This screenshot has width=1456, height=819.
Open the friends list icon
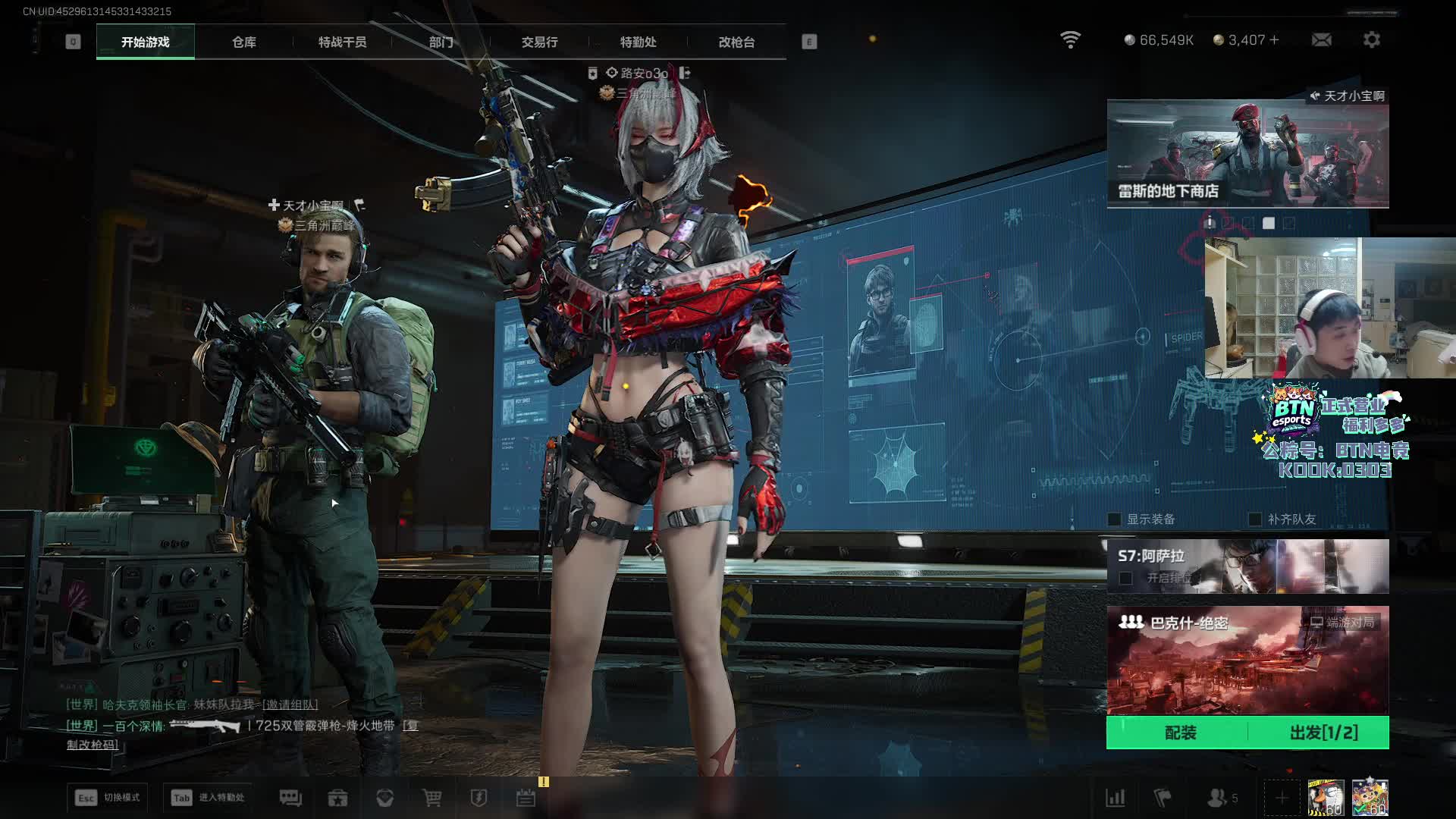point(1217,798)
